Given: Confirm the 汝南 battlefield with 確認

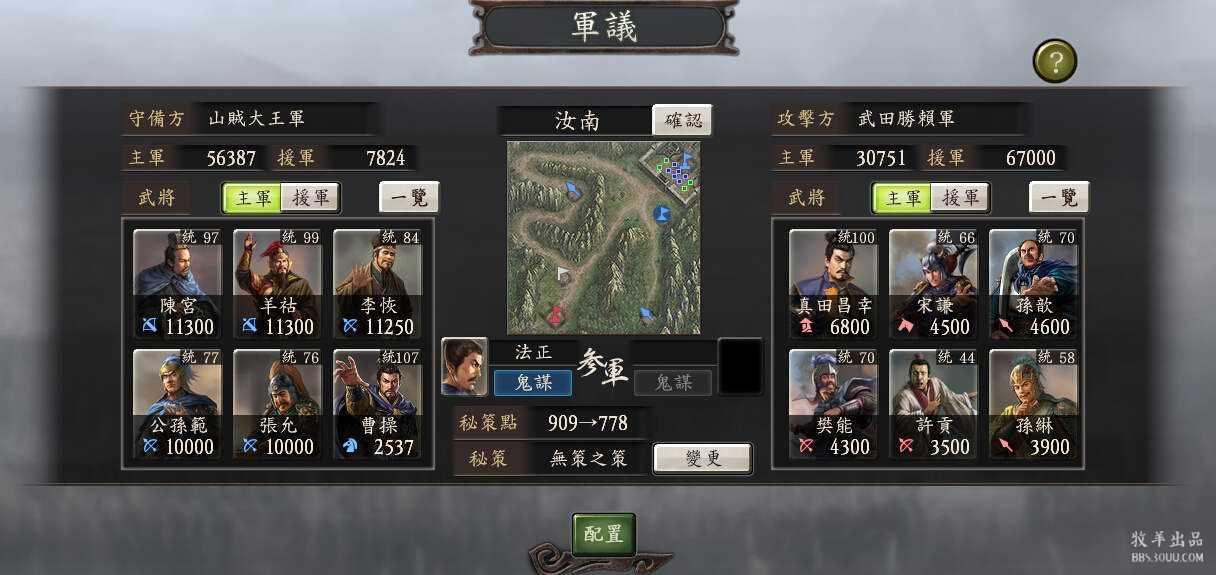Looking at the screenshot, I should point(683,121).
